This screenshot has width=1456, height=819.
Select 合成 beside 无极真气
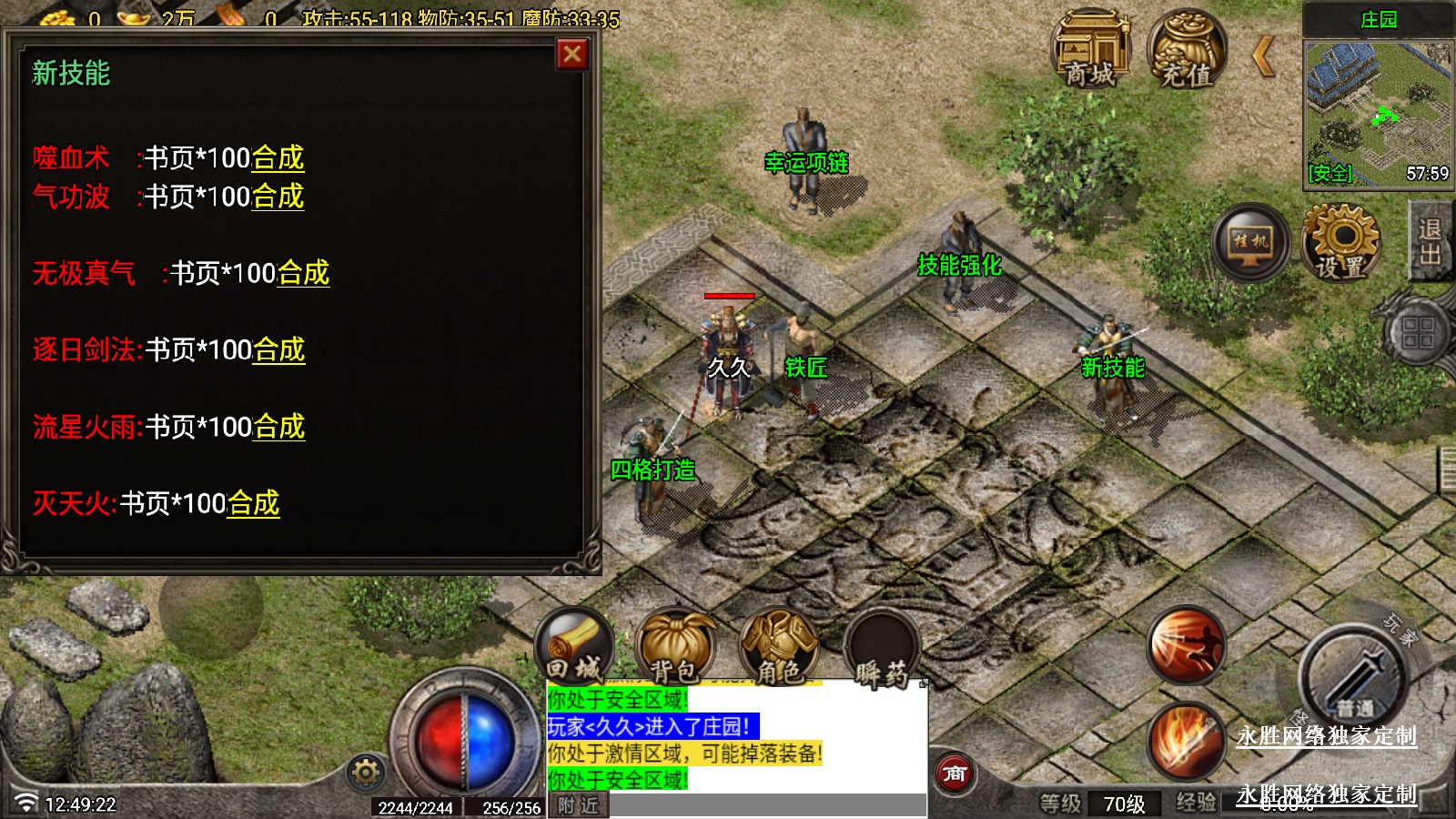point(303,273)
